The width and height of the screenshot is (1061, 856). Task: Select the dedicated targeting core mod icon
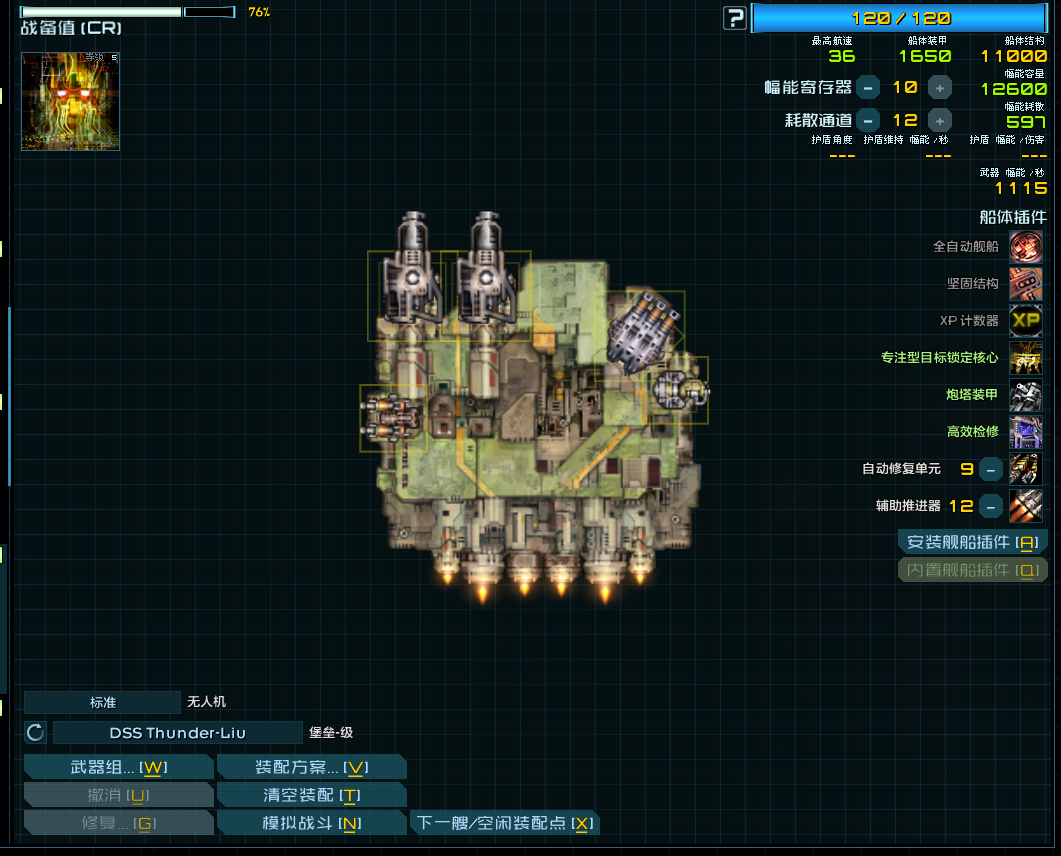tap(1025, 357)
